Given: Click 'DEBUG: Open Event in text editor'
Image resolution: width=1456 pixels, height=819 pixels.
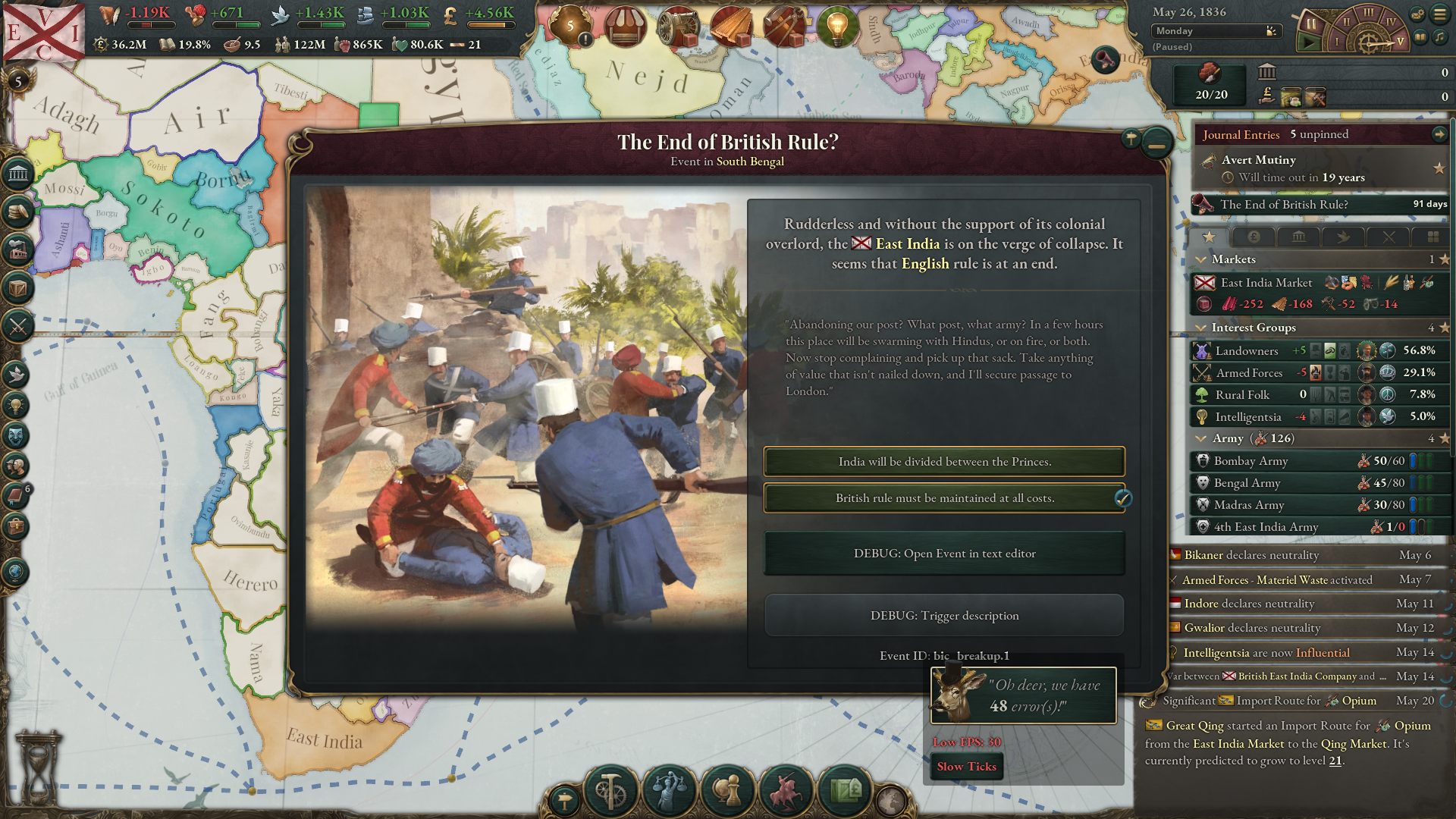Looking at the screenshot, I should click(x=944, y=554).
